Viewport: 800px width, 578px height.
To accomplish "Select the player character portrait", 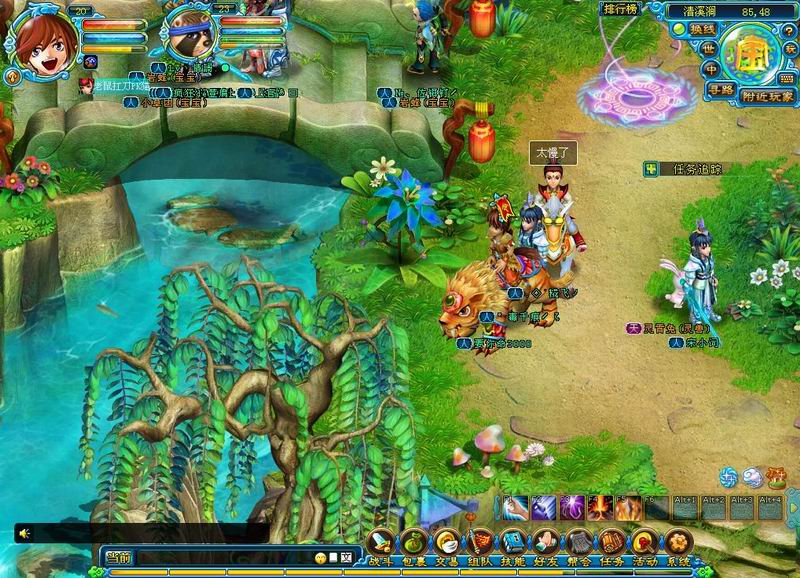I will coord(42,42).
